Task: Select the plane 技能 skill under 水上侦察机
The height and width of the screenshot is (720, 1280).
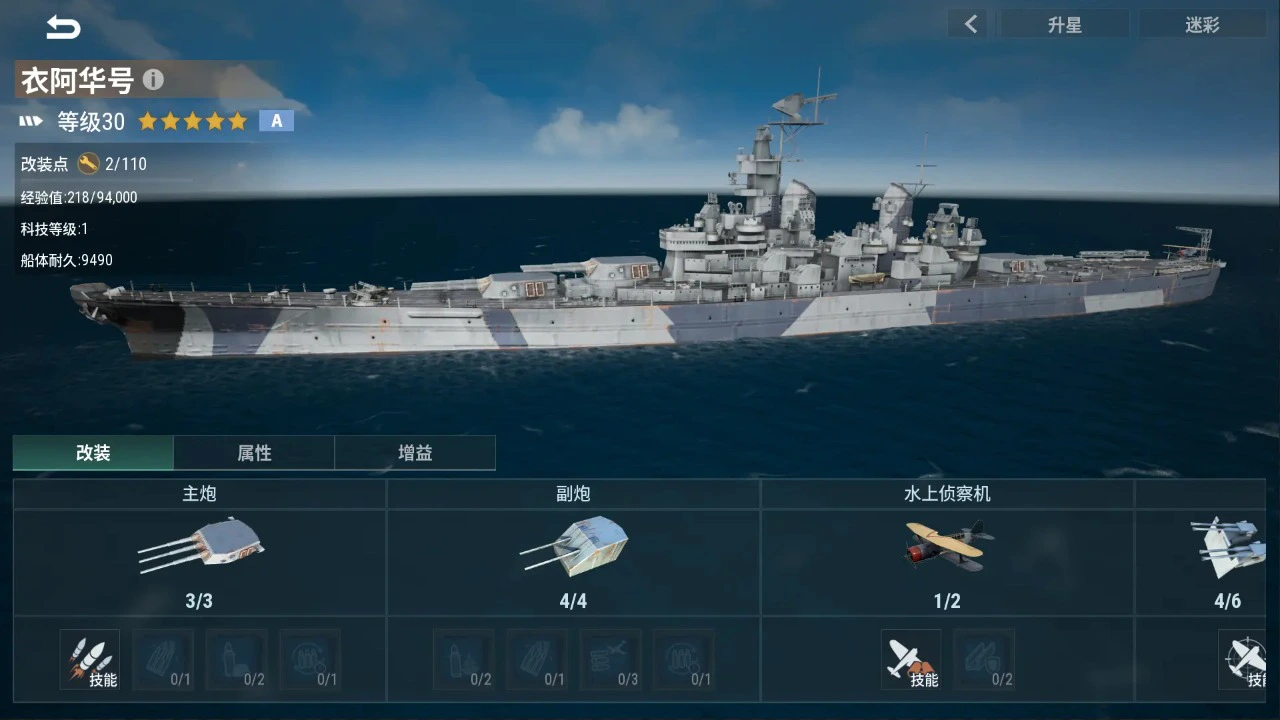Action: click(x=911, y=660)
